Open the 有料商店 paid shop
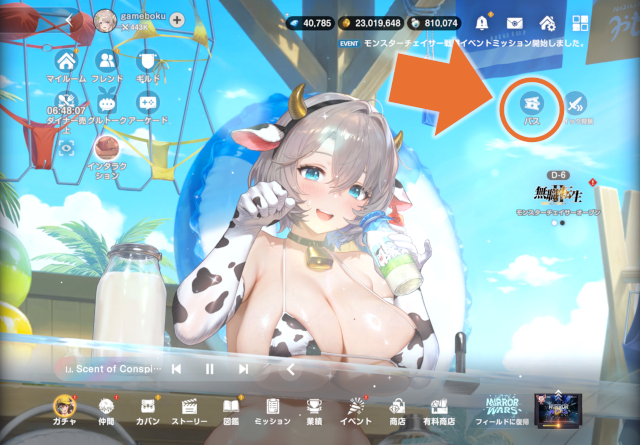Image resolution: width=640 pixels, height=445 pixels. tap(438, 408)
